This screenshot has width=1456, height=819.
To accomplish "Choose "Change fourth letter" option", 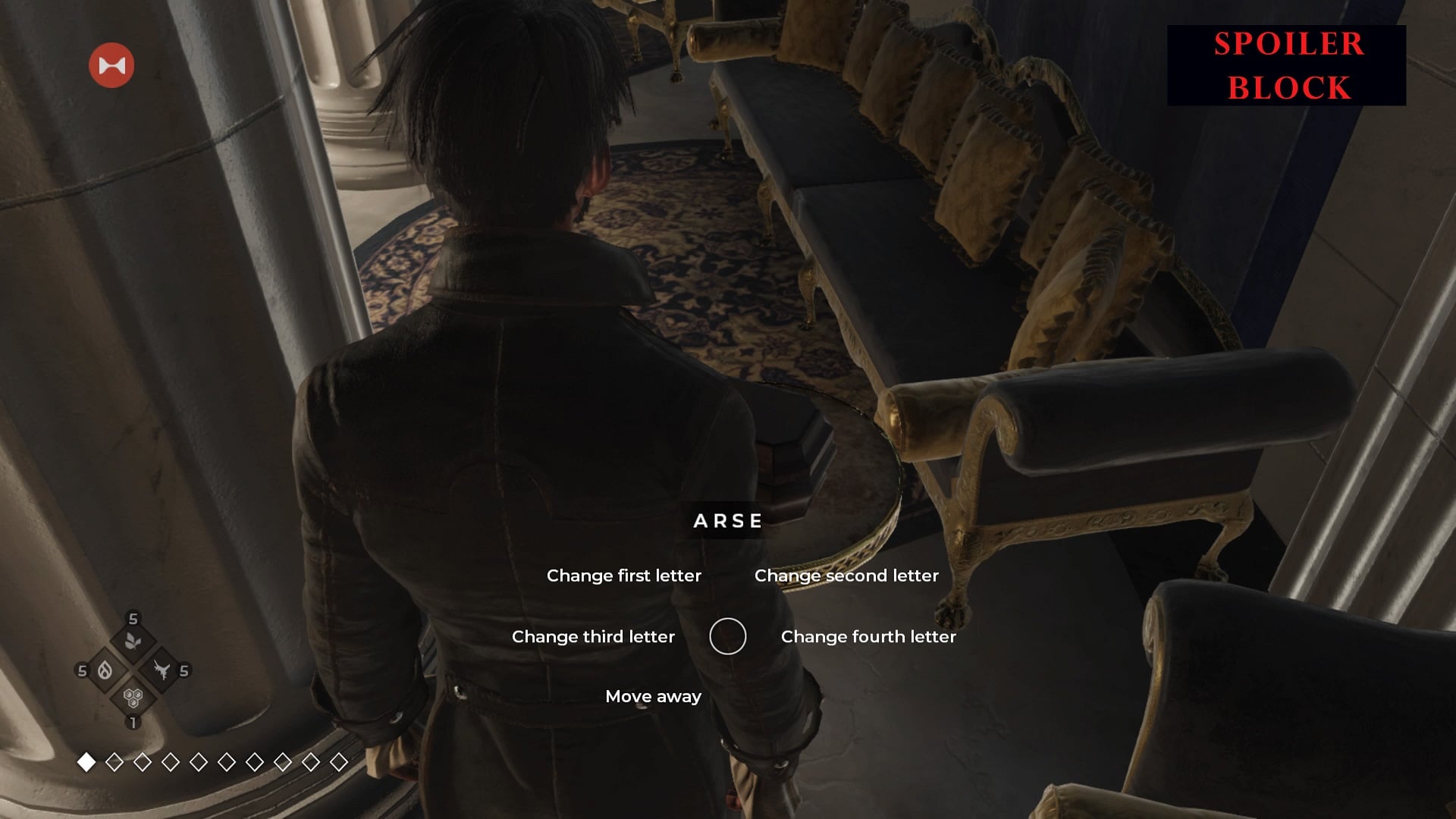I will pos(868,636).
